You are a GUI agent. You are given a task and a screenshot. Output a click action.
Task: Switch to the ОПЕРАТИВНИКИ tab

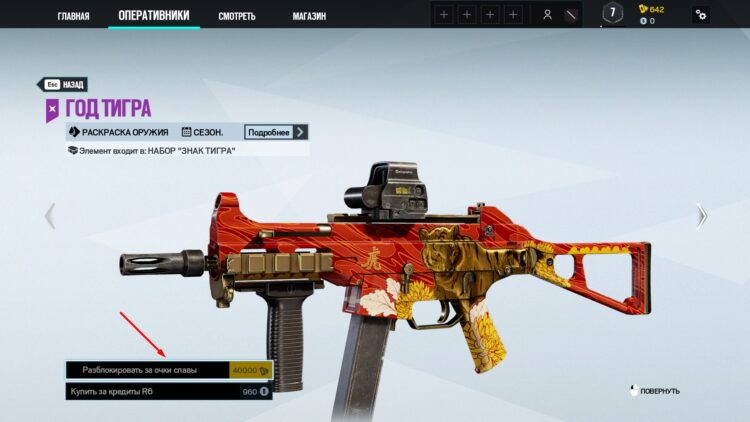coord(153,15)
